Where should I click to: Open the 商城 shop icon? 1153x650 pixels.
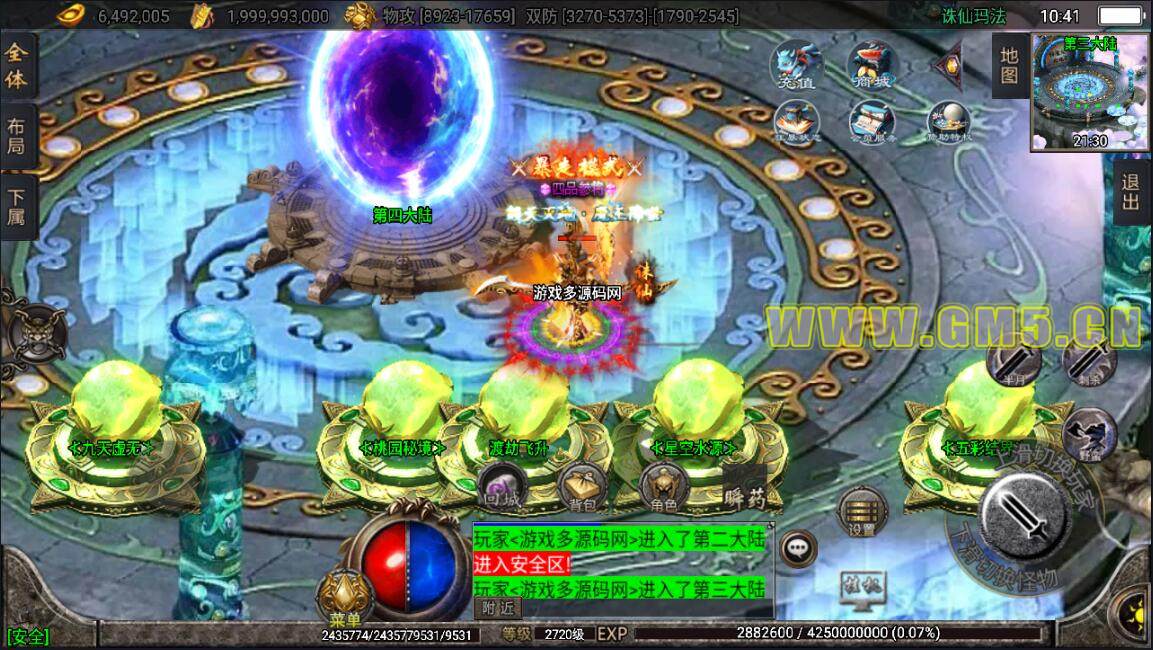click(x=871, y=65)
